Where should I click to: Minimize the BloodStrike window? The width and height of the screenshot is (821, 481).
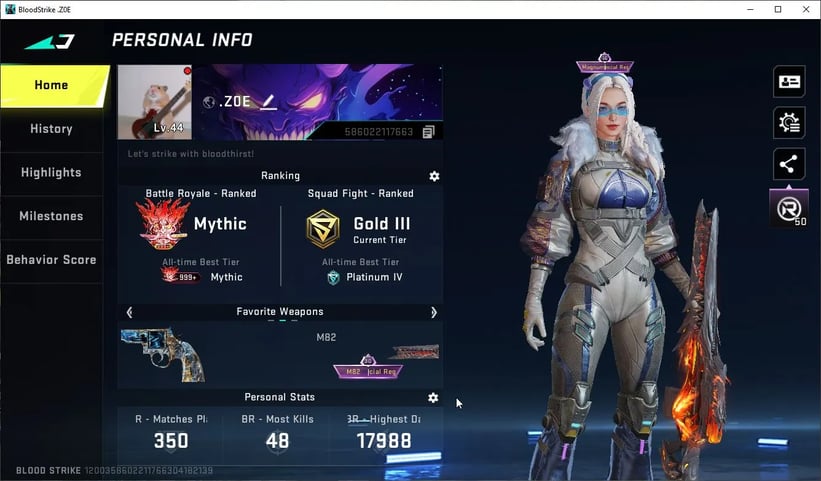[751, 9]
